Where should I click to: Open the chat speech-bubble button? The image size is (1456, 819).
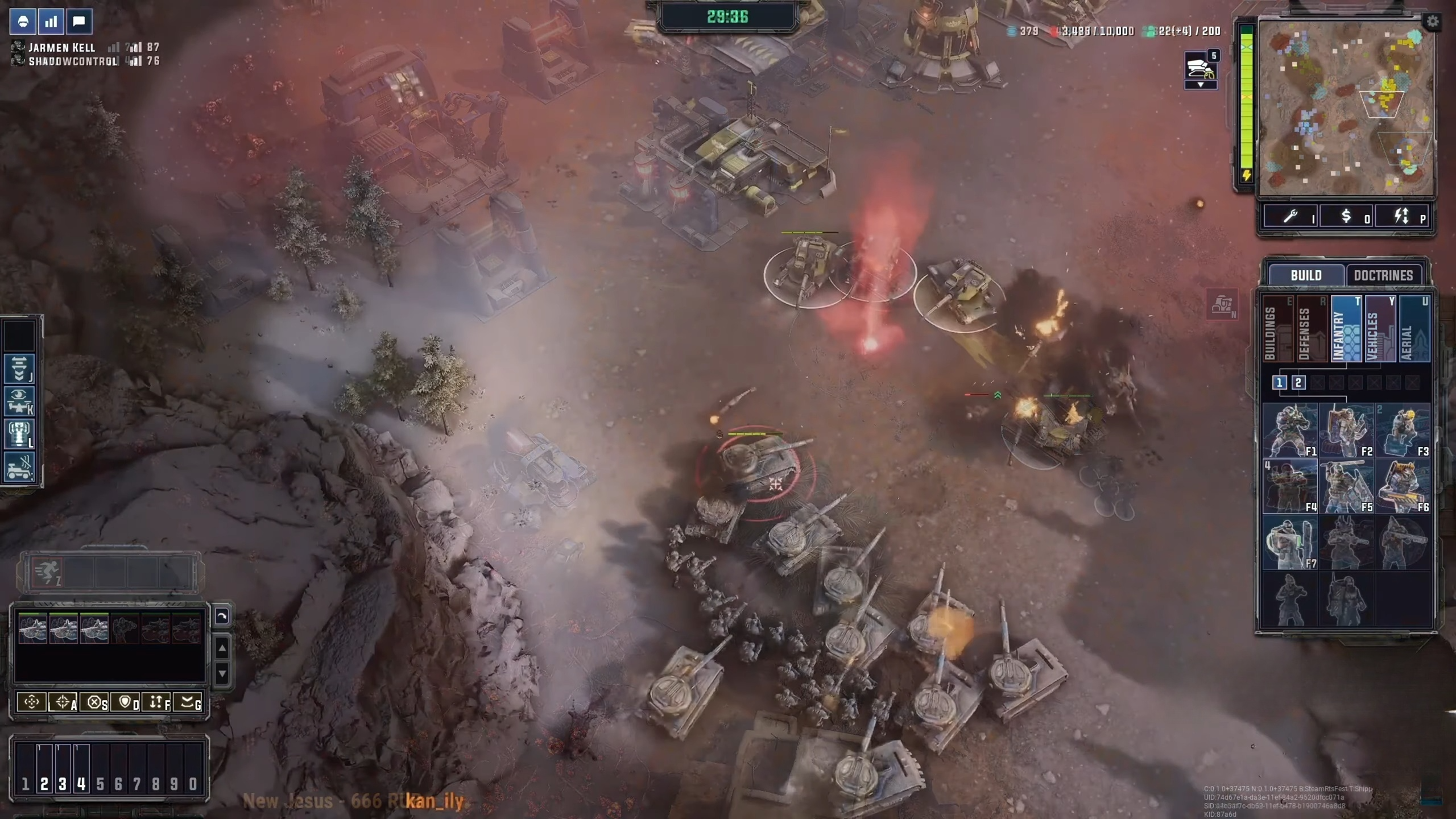[x=79, y=22]
